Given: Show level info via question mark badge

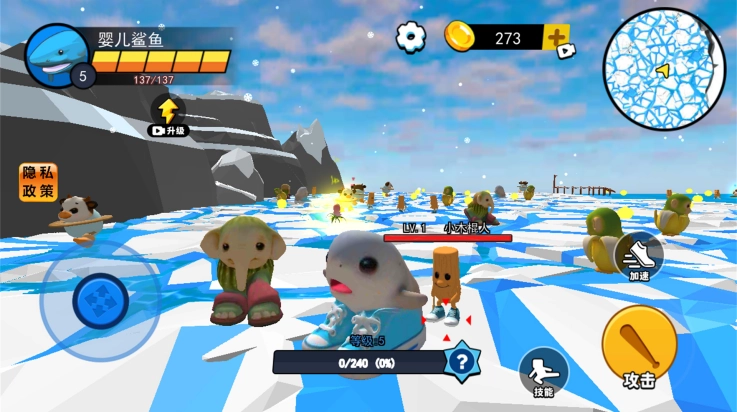Looking at the screenshot, I should (460, 361).
